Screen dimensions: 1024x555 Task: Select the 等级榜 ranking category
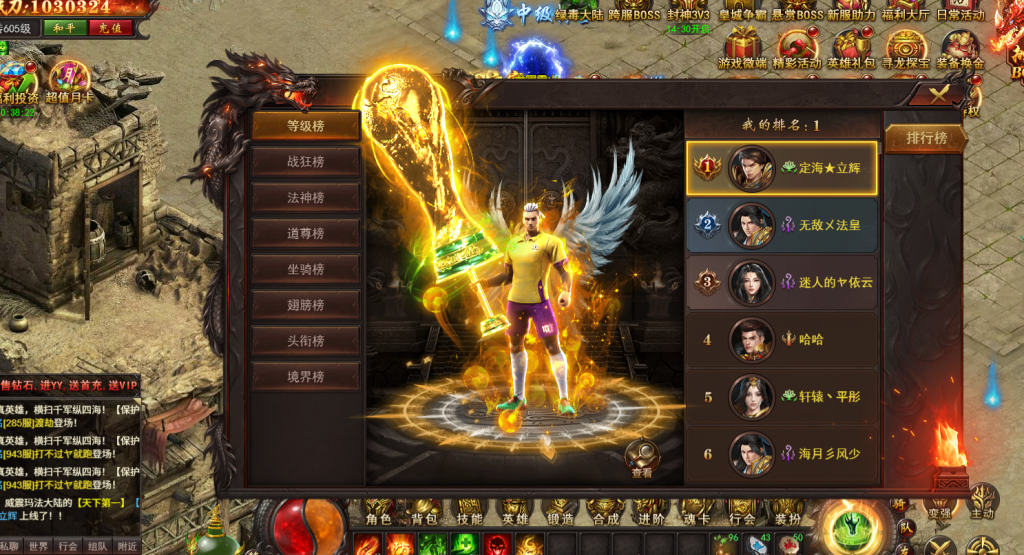(x=305, y=126)
